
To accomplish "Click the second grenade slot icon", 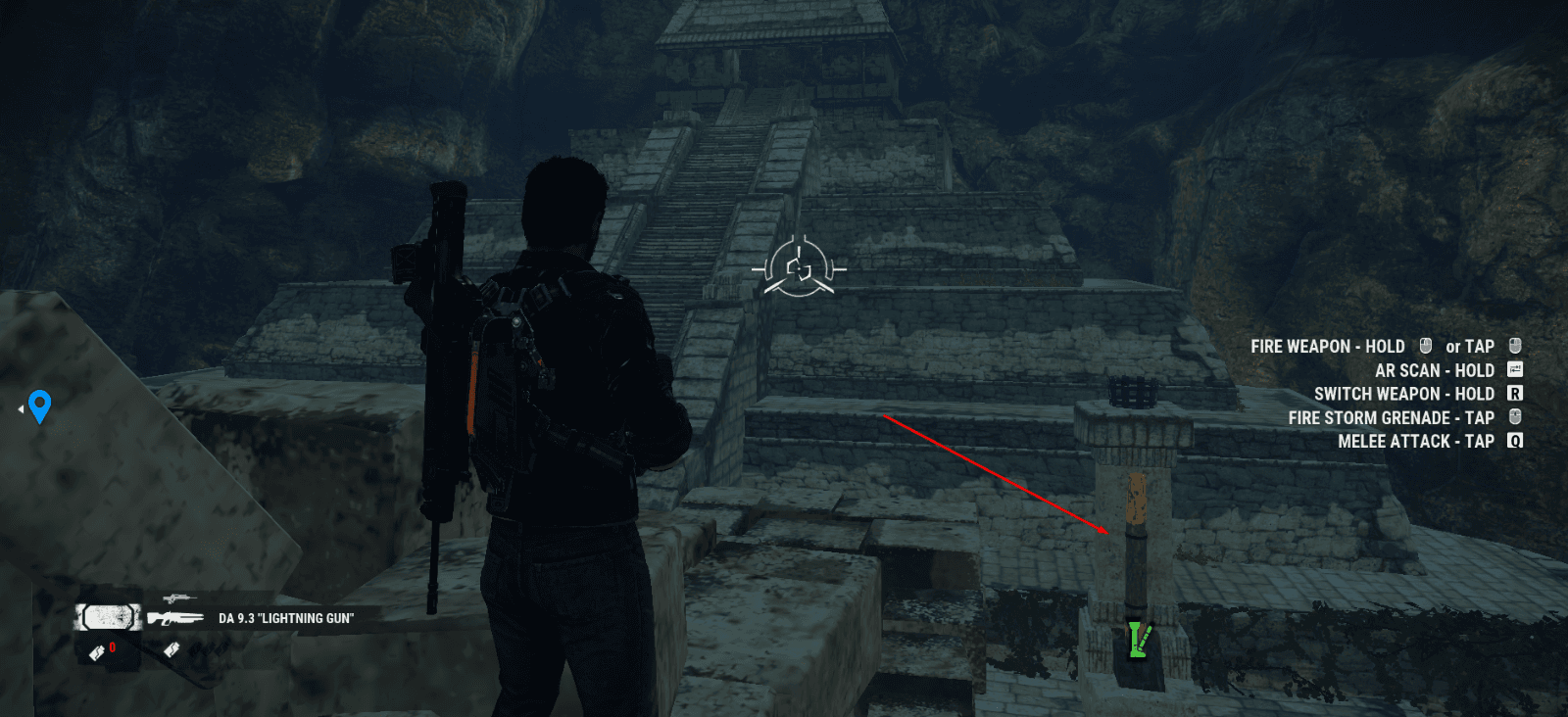I will coord(171,649).
